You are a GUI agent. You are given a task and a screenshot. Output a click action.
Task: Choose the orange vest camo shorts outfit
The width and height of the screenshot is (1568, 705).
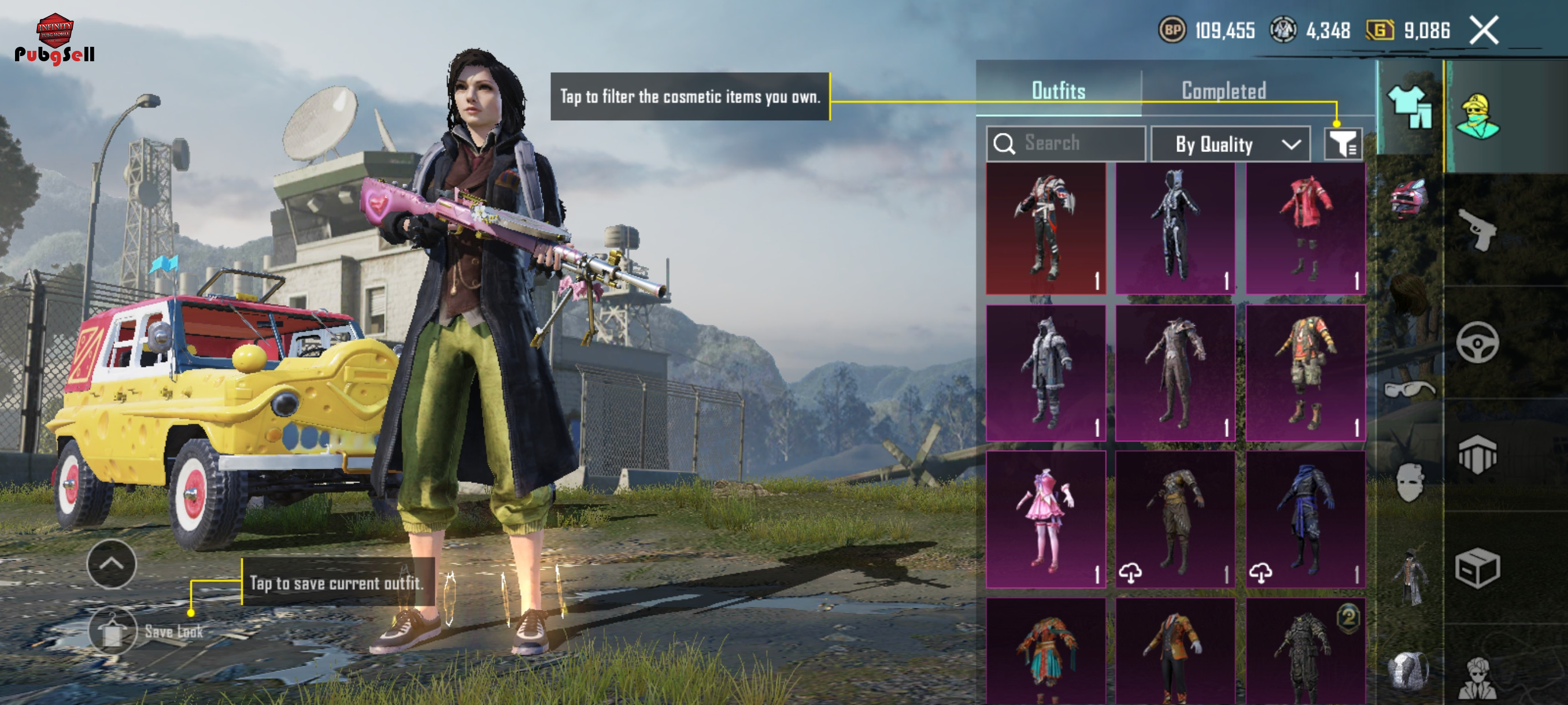coord(1304,373)
